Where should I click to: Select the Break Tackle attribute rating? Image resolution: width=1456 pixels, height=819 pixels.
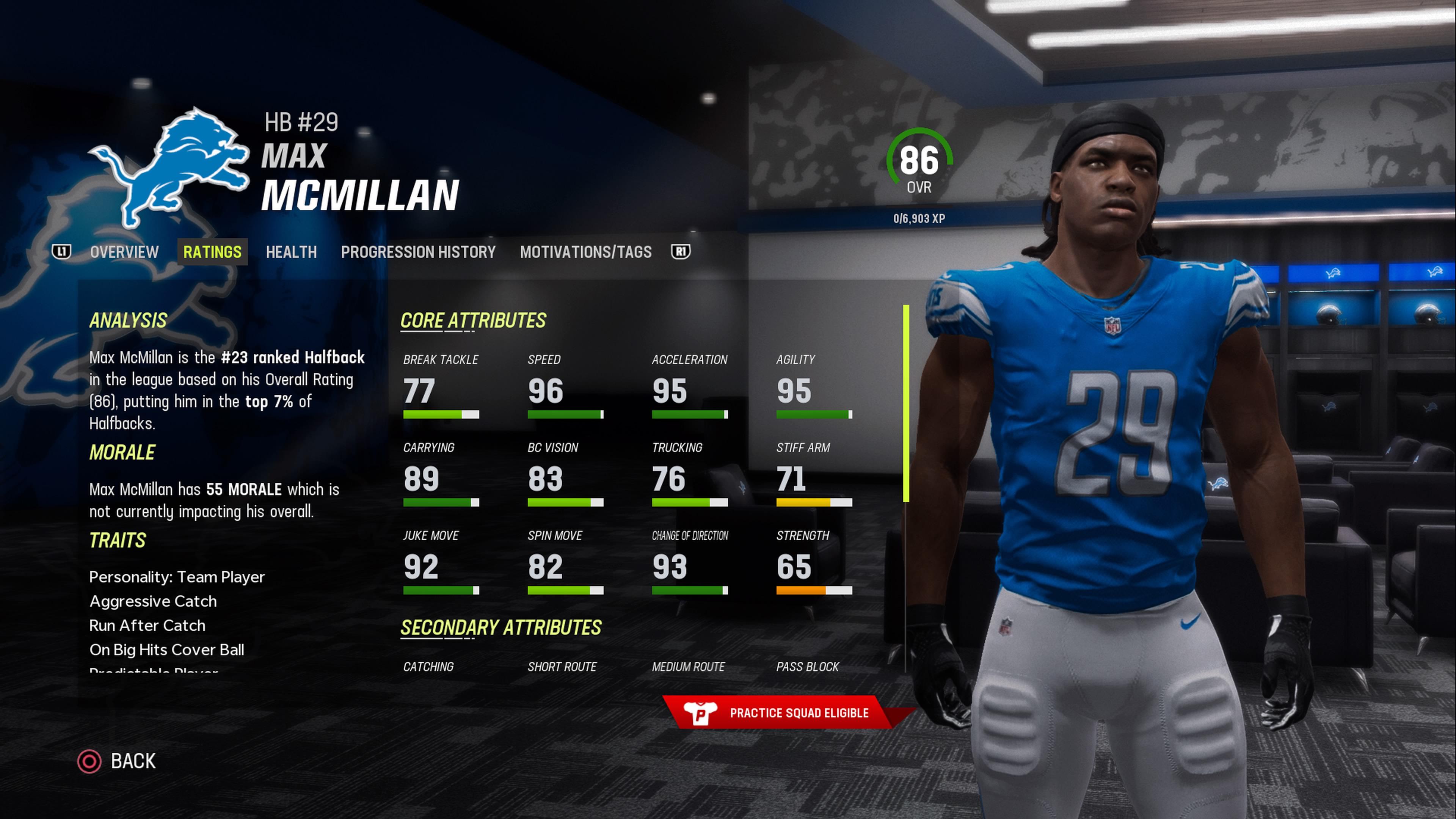[441, 390]
